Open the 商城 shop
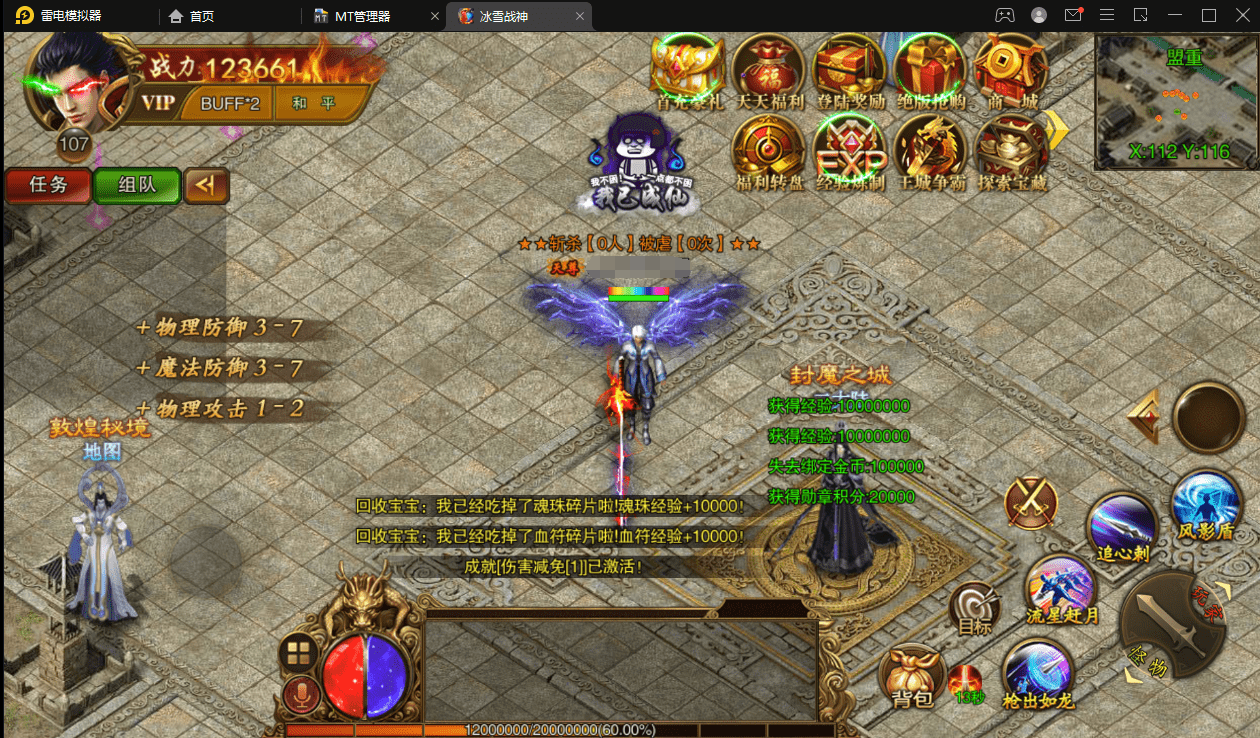Image resolution: width=1260 pixels, height=738 pixels. 1010,70
